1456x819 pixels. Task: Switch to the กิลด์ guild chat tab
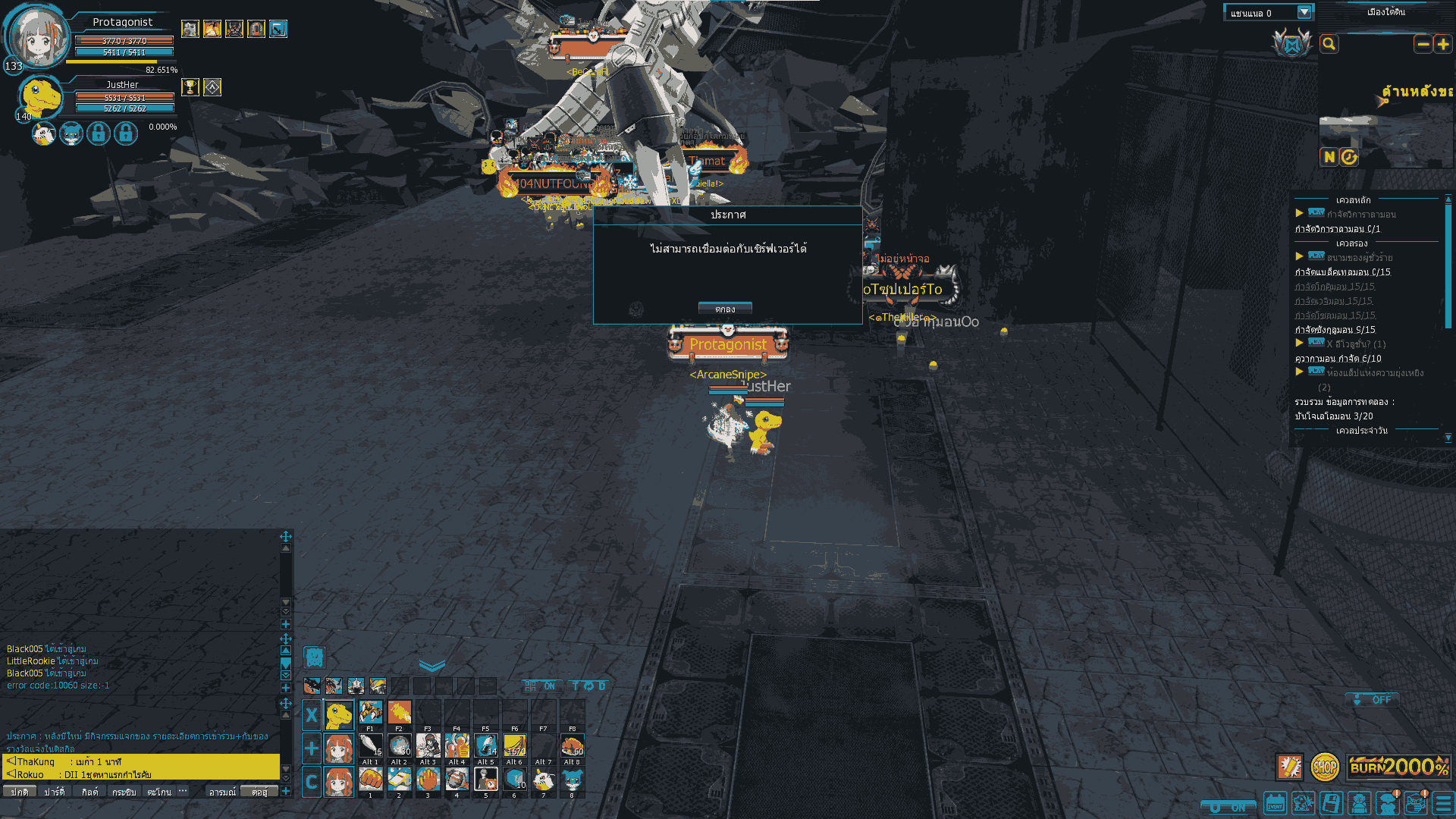coord(90,792)
